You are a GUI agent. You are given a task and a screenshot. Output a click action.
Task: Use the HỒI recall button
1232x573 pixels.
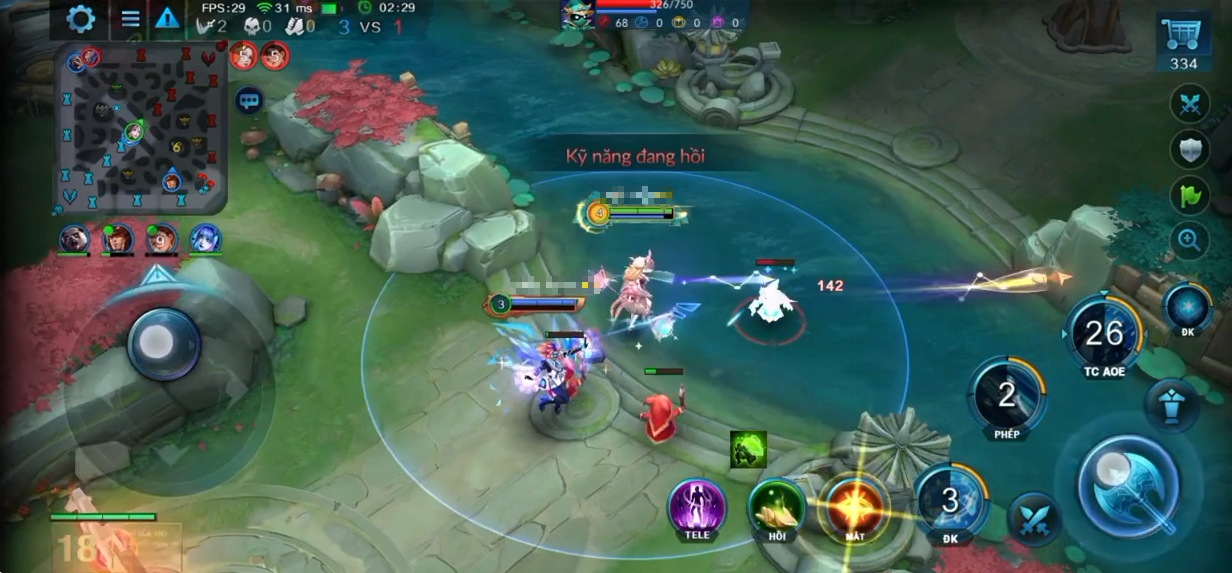[777, 505]
